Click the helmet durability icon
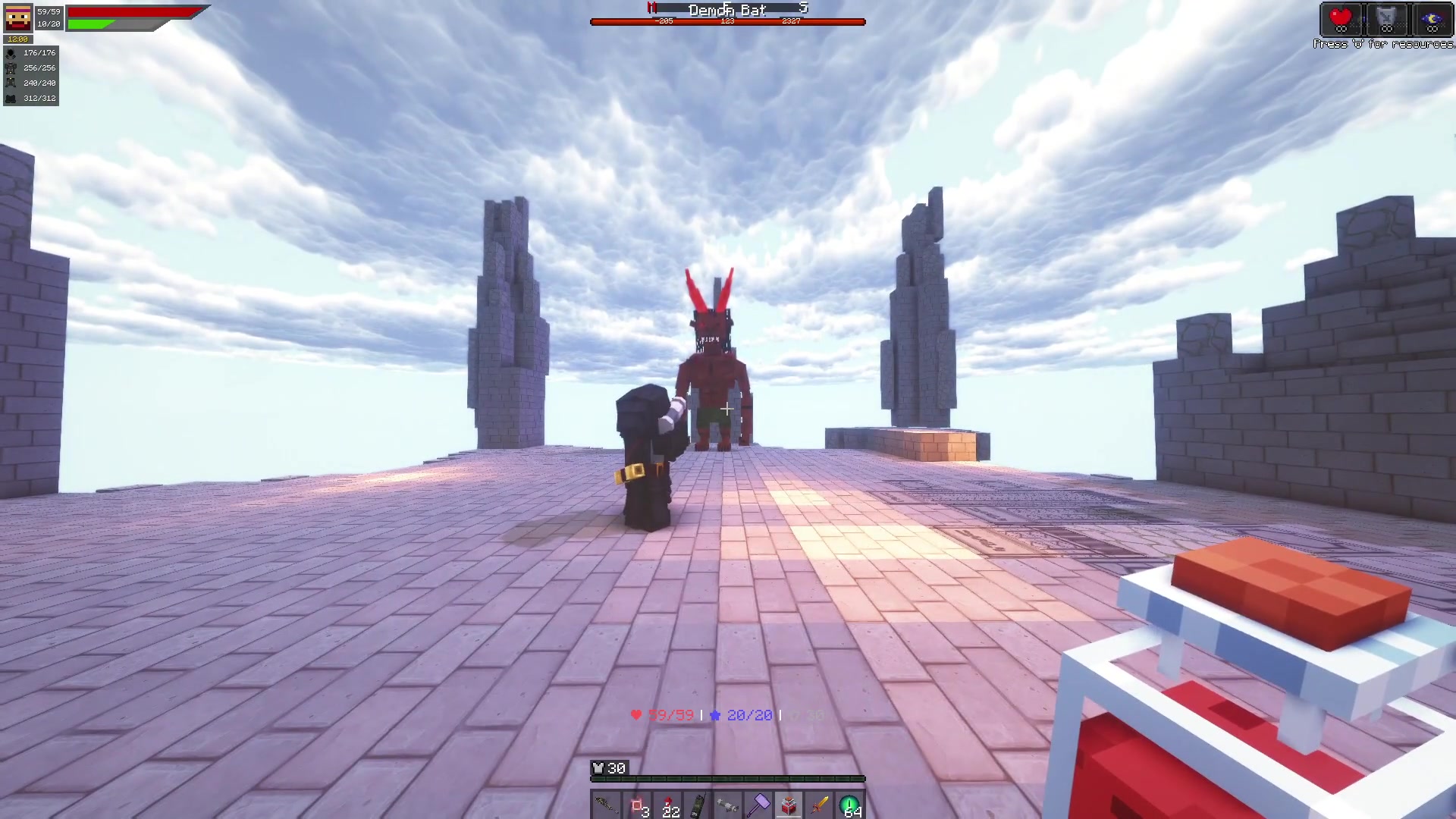The width and height of the screenshot is (1456, 819). [x=11, y=53]
